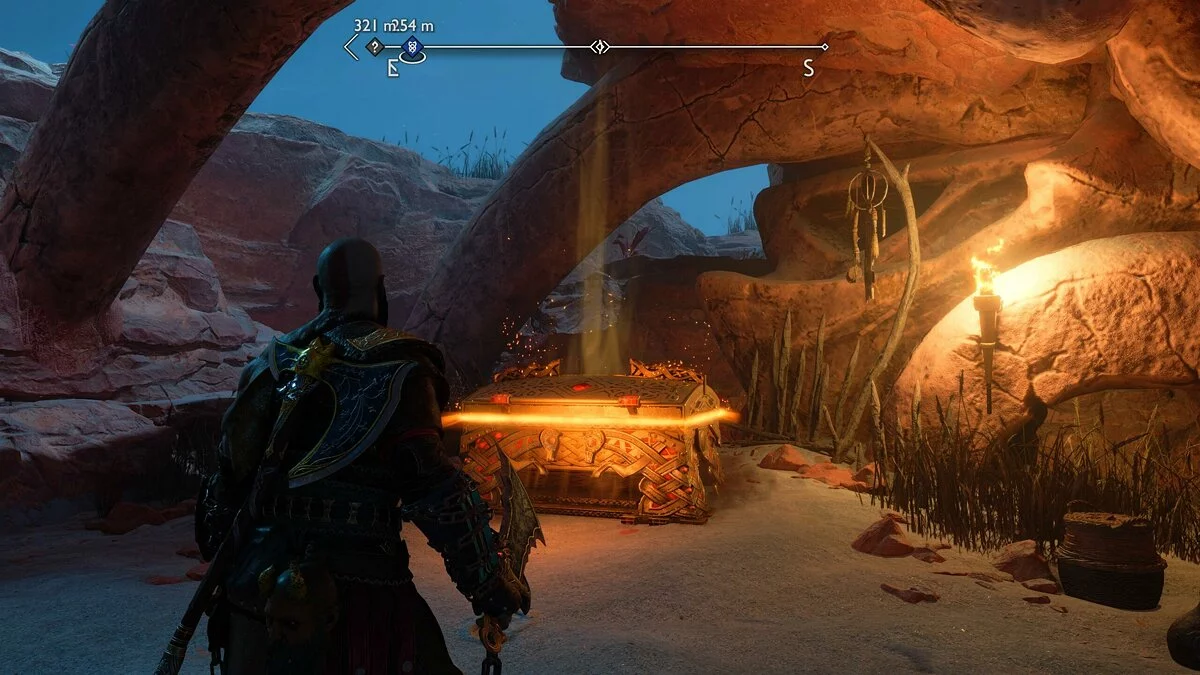Click the compass center diamond indicator
The image size is (1200, 675).
(x=599, y=46)
